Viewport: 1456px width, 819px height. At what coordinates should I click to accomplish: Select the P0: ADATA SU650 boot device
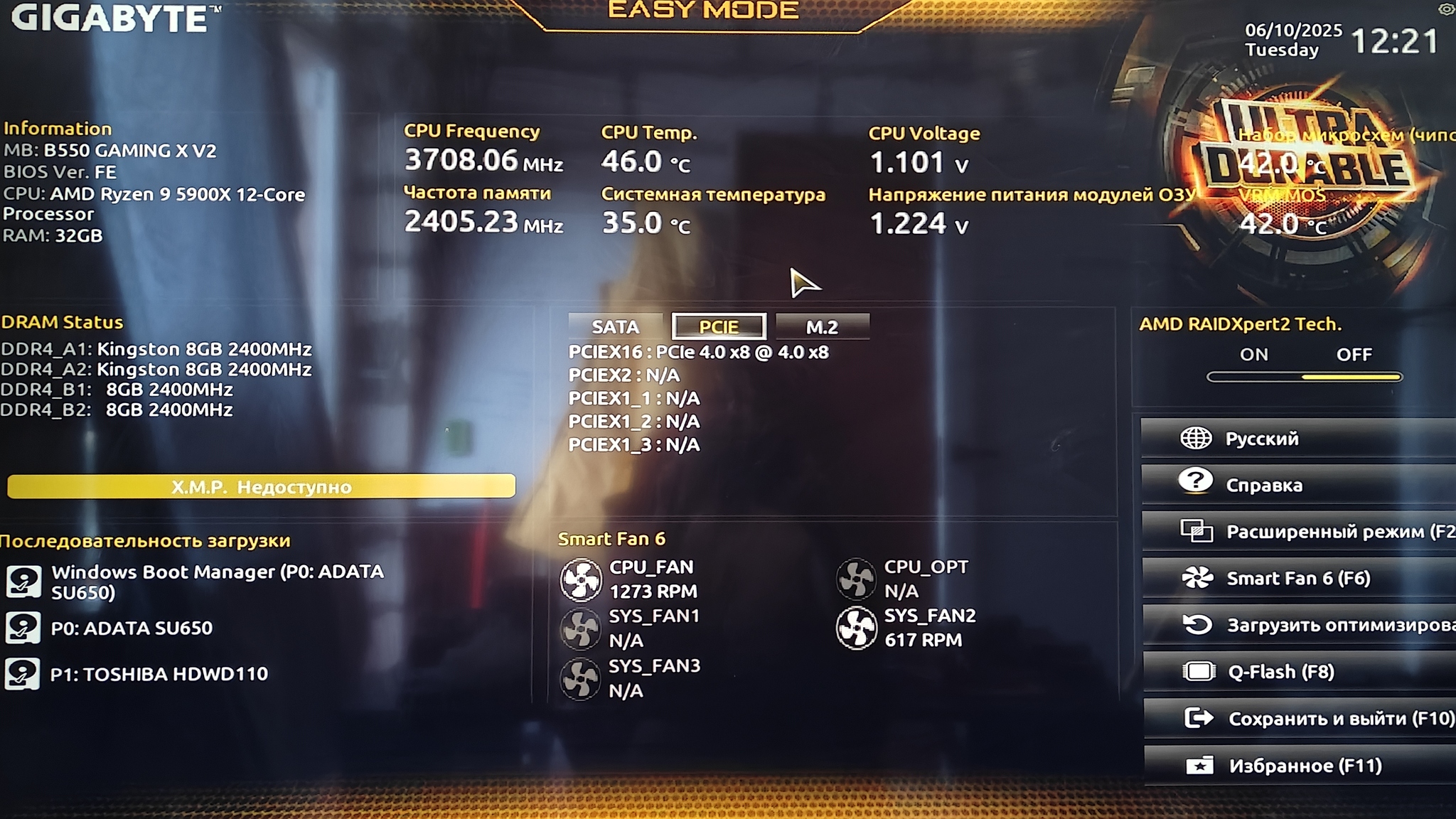[x=132, y=628]
